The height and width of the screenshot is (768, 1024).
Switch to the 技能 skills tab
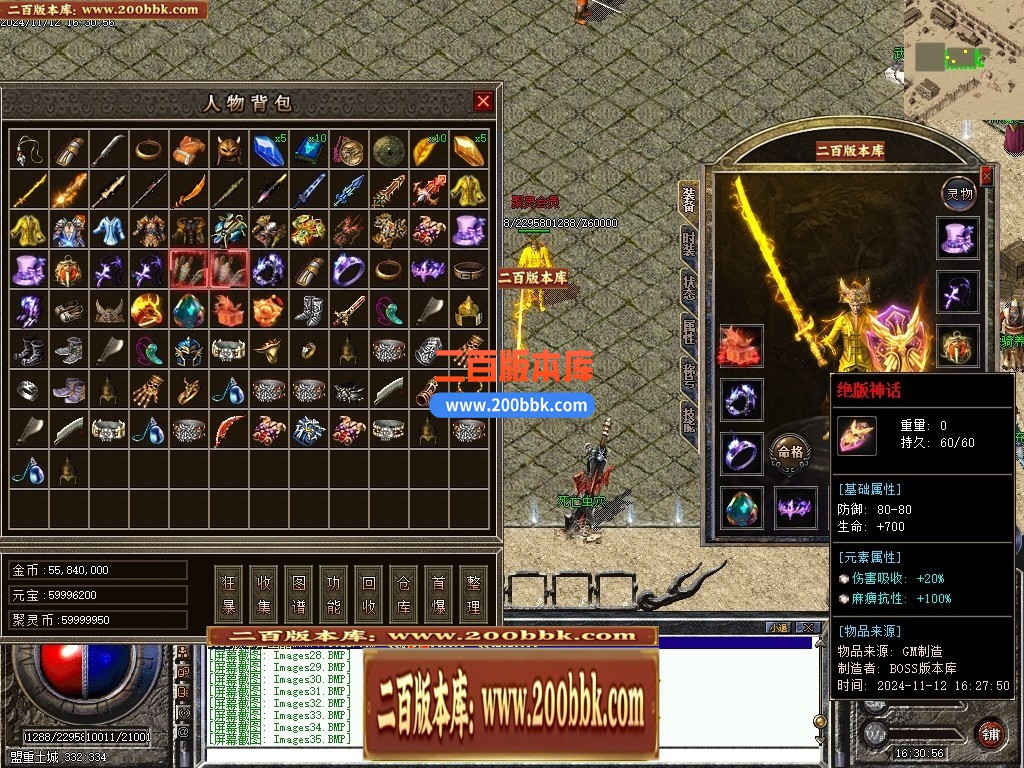689,417
